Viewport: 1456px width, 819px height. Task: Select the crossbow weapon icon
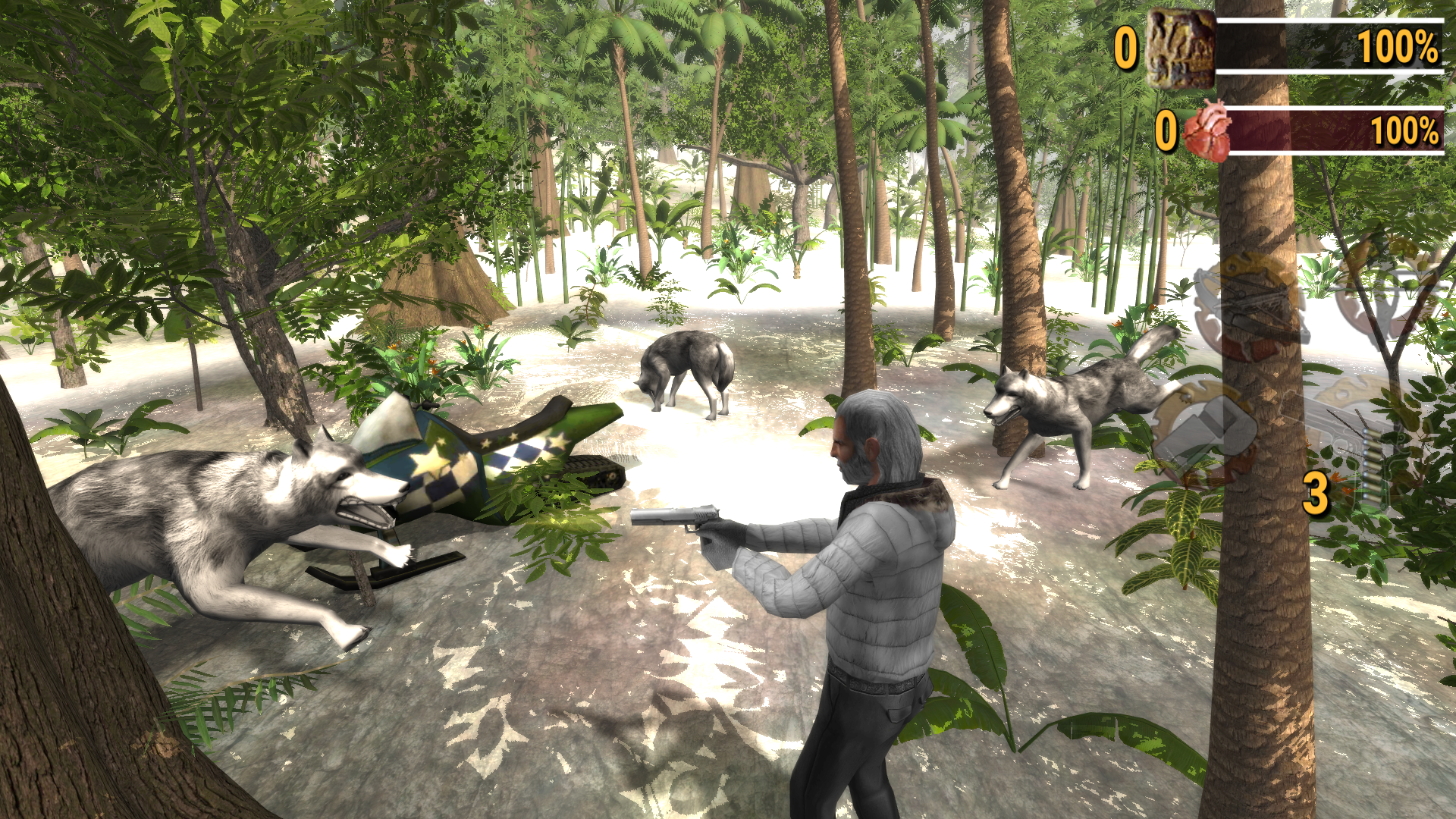pyautogui.click(x=1249, y=302)
